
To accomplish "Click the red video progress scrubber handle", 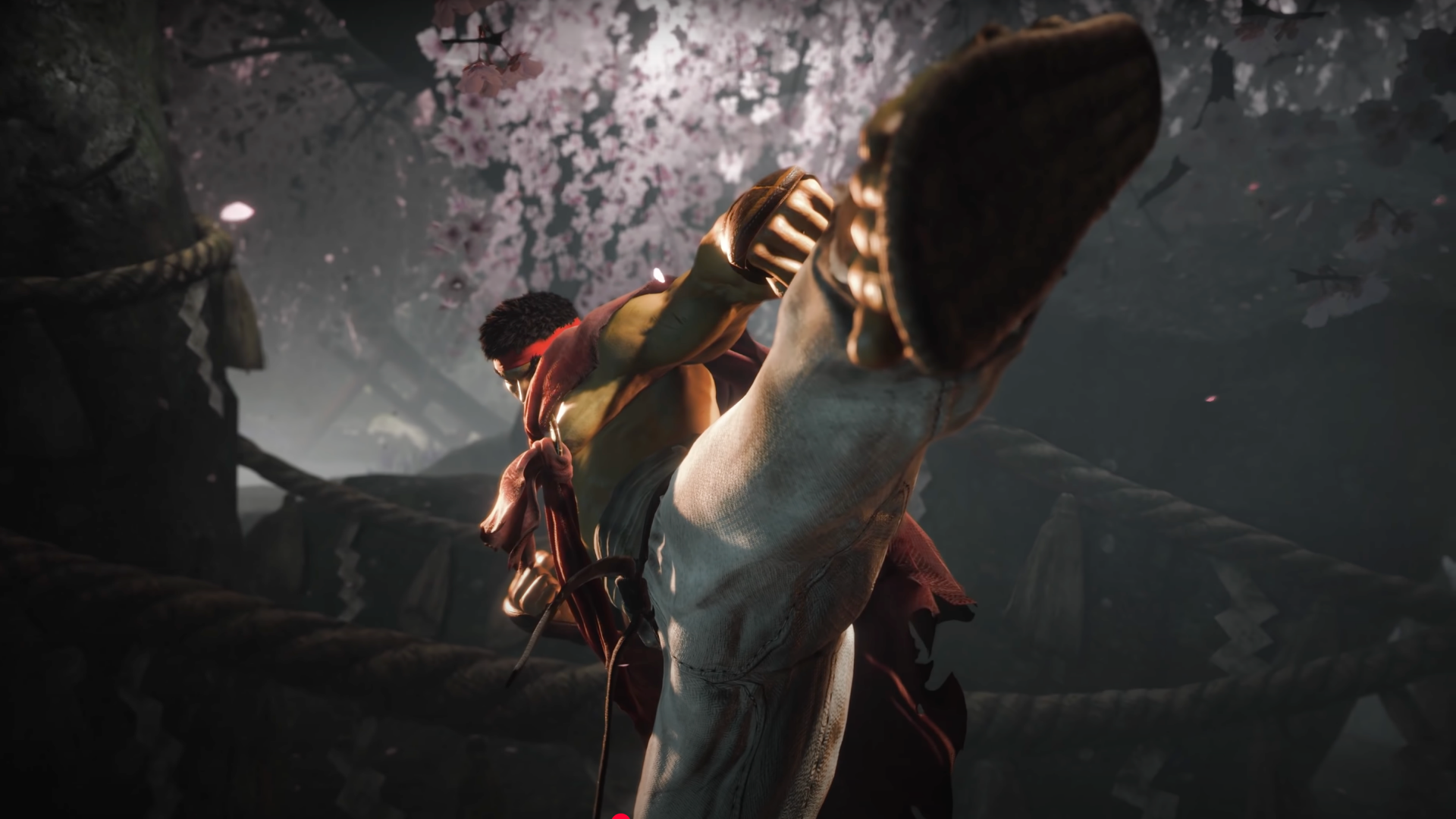I will pyautogui.click(x=620, y=817).
